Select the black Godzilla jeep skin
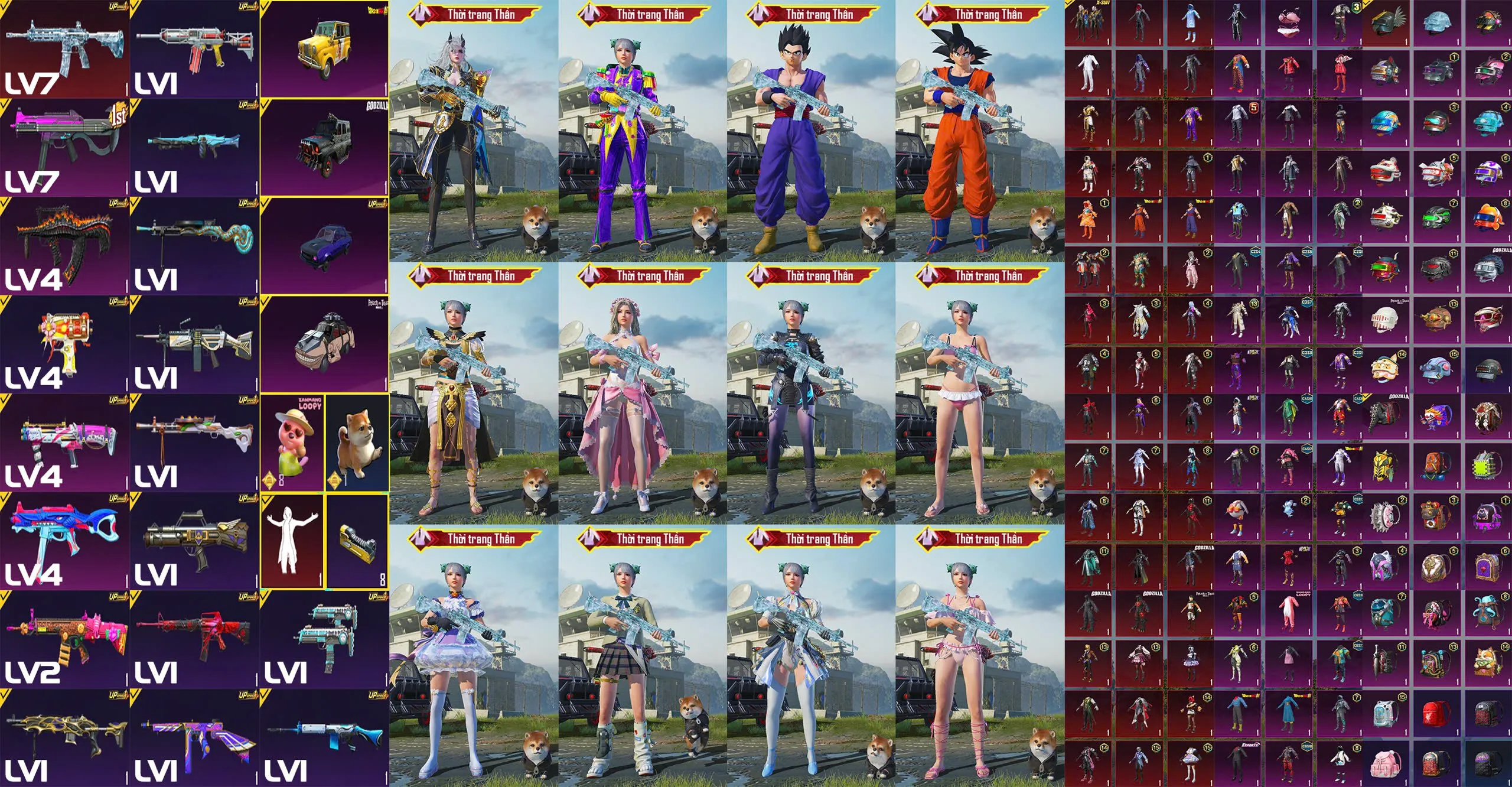 pyautogui.click(x=324, y=148)
